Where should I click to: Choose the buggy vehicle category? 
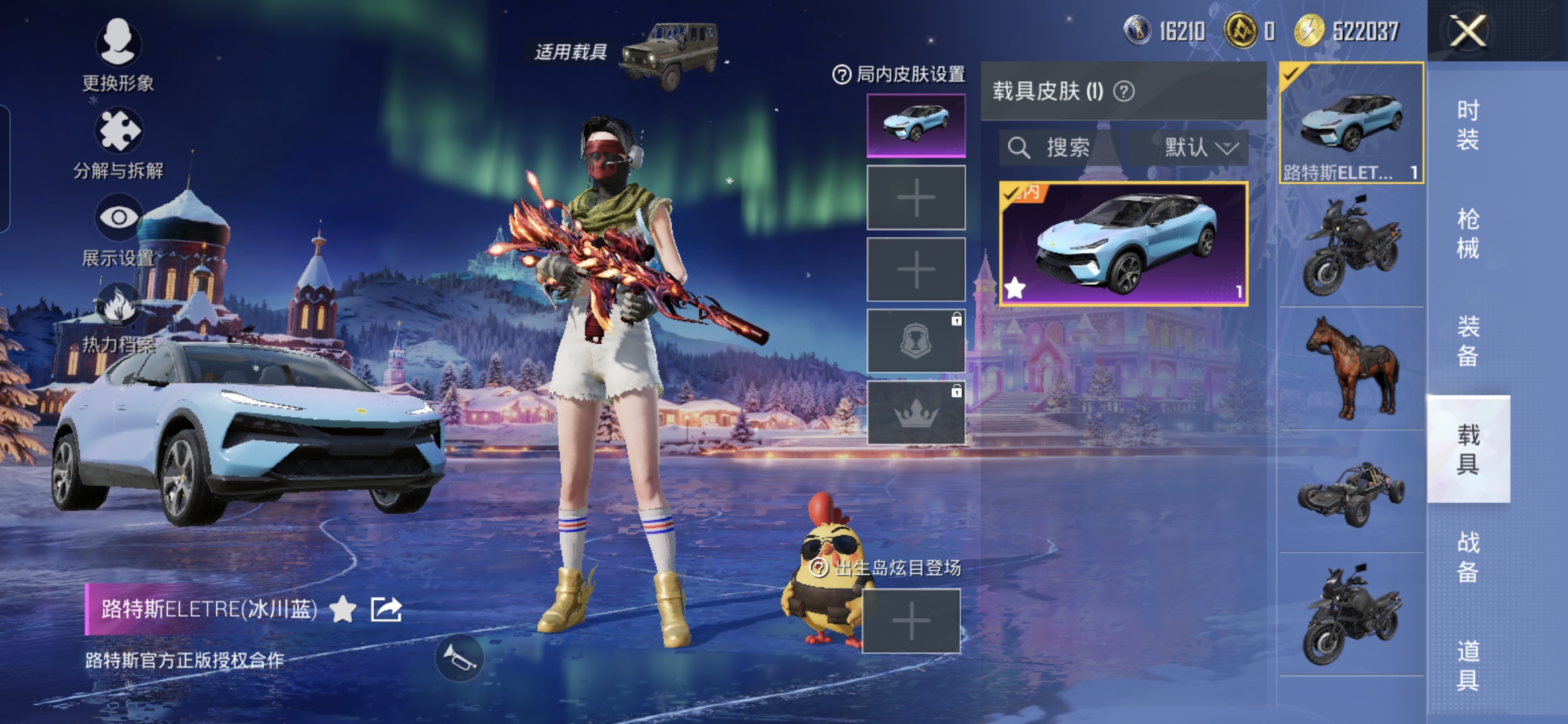[x=1351, y=493]
